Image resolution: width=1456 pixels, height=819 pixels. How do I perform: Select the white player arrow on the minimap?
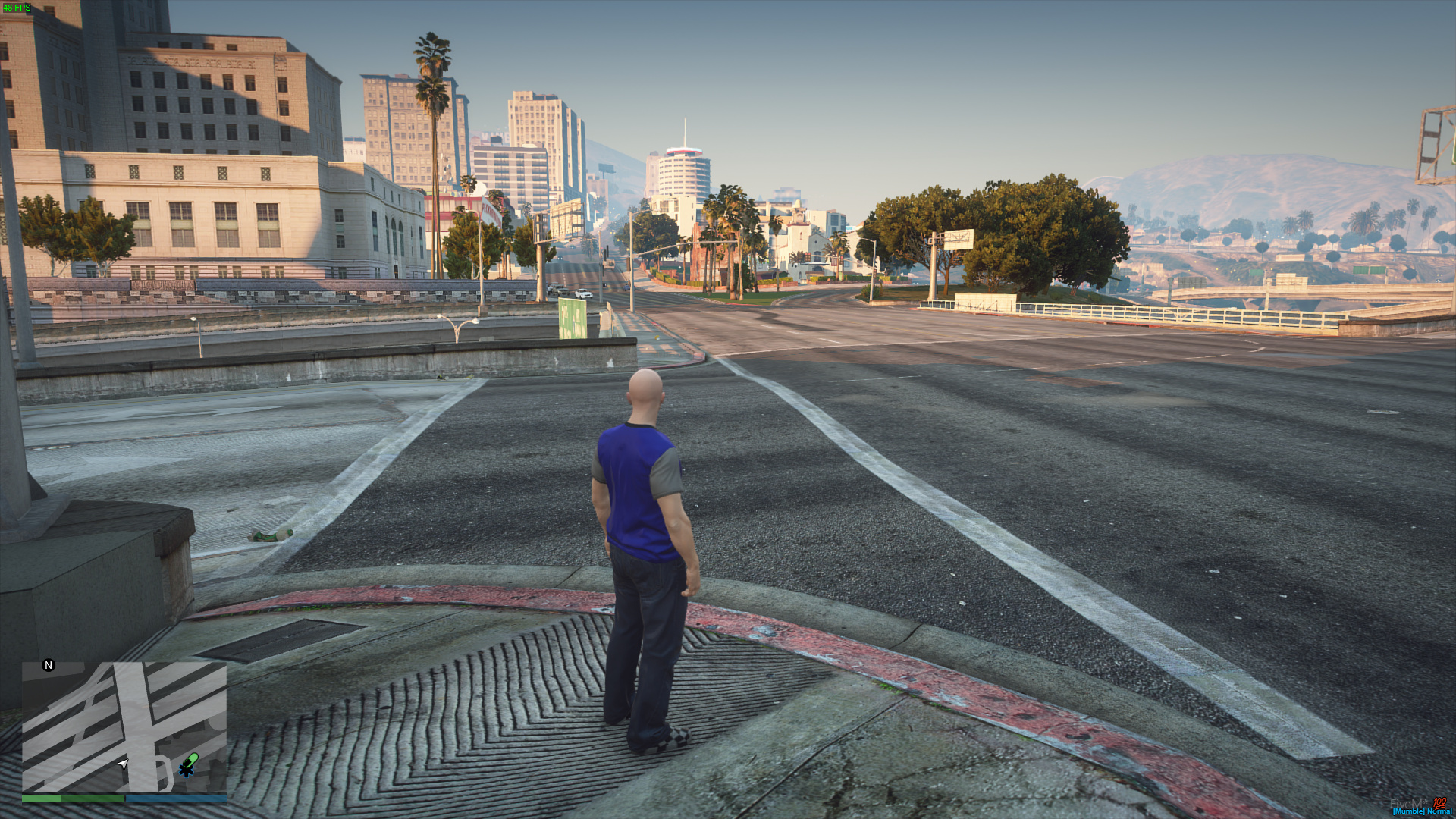coord(125,764)
